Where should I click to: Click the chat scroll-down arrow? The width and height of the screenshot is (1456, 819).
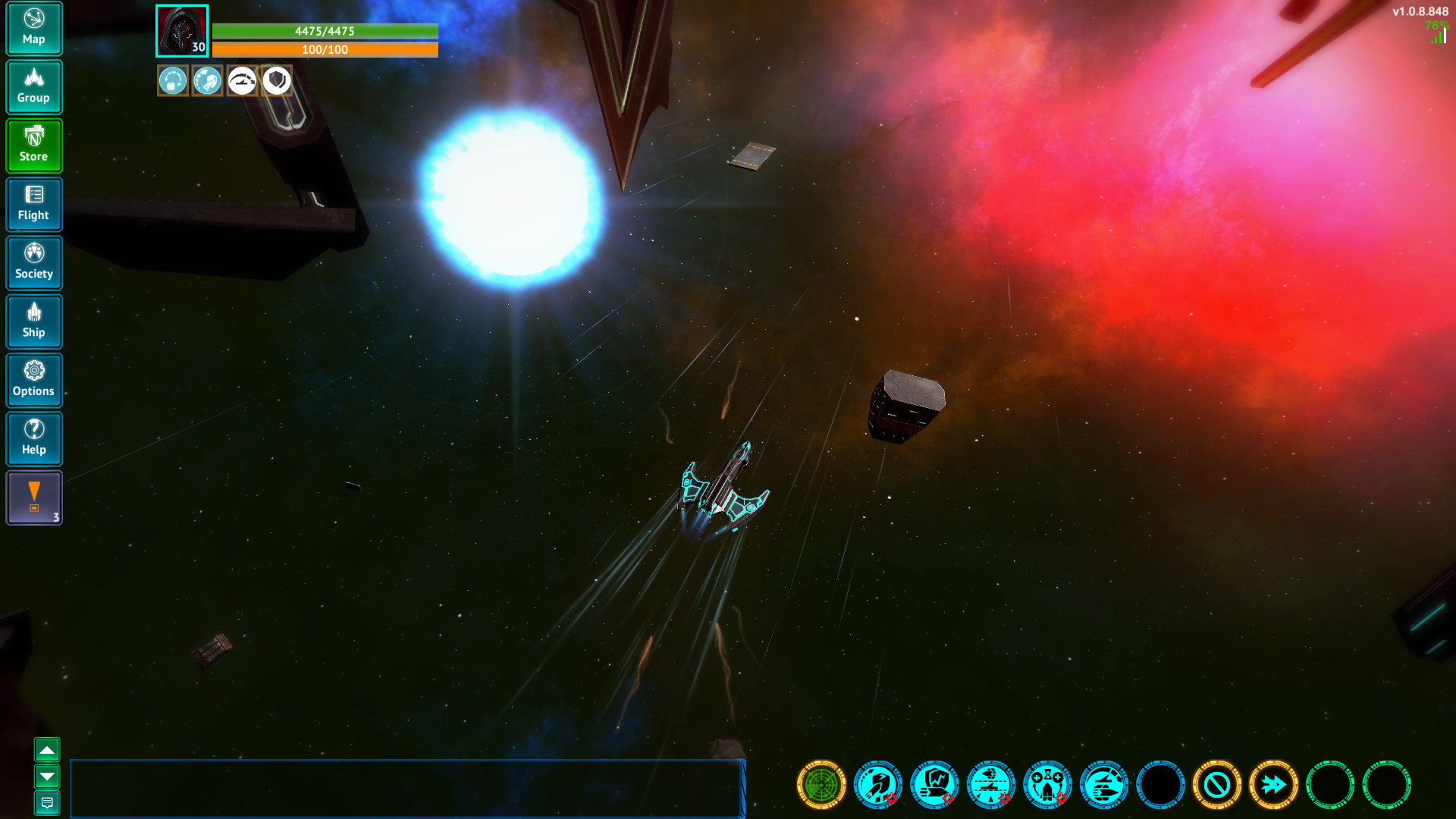pos(49,777)
